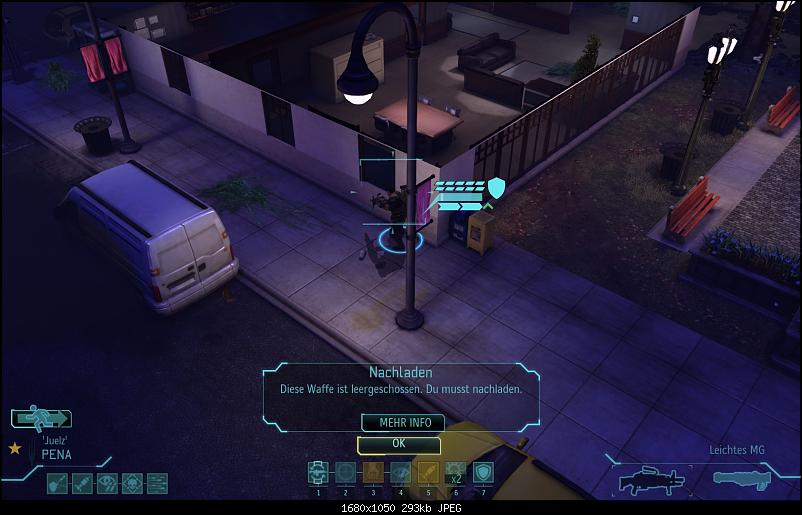The height and width of the screenshot is (515, 802).
Task: Select the reload ability in slot 1
Action: pos(318,473)
